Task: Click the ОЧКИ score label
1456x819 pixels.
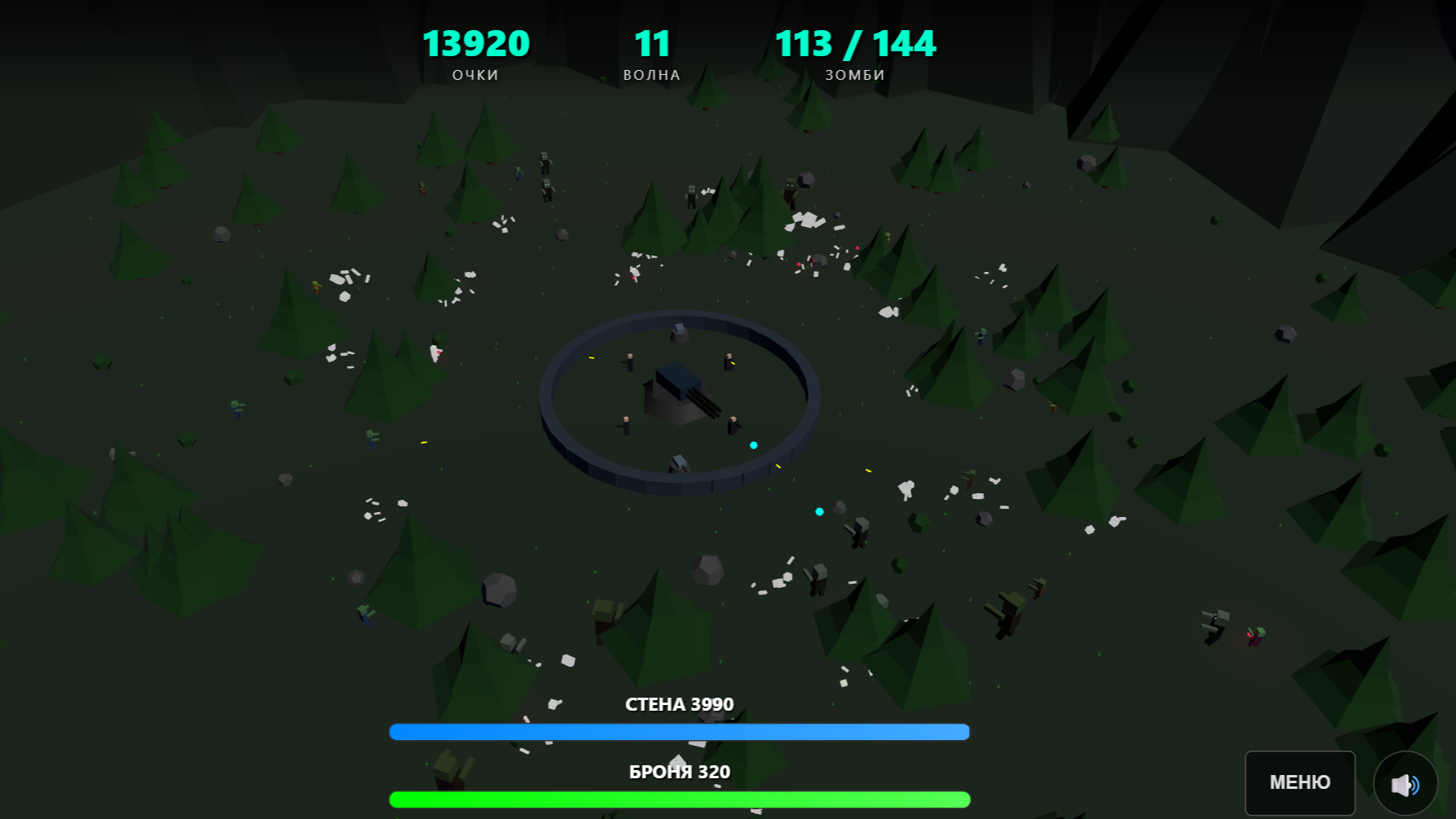Action: [476, 75]
